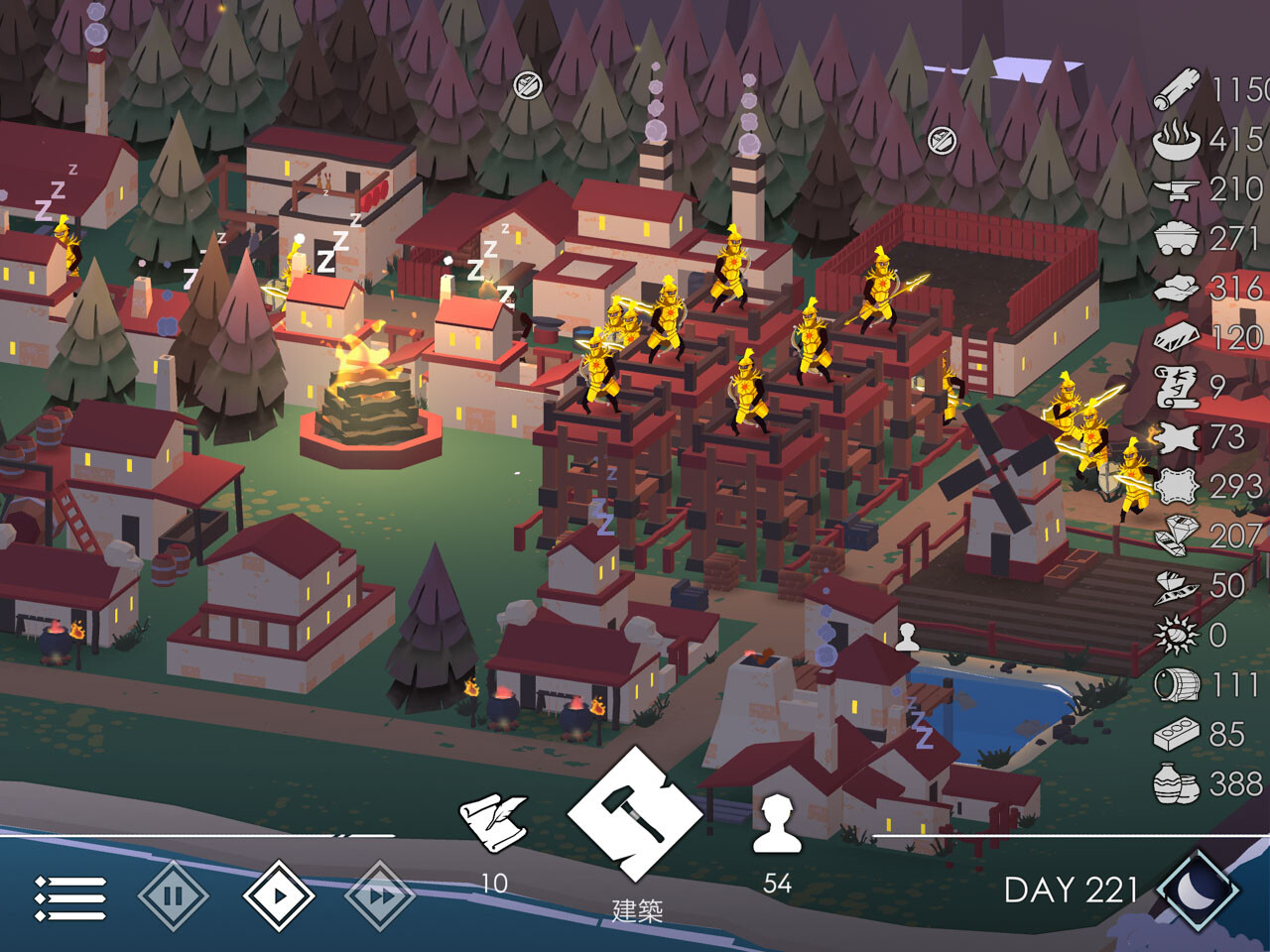Click the moon night-cycle diamond

click(1198, 890)
